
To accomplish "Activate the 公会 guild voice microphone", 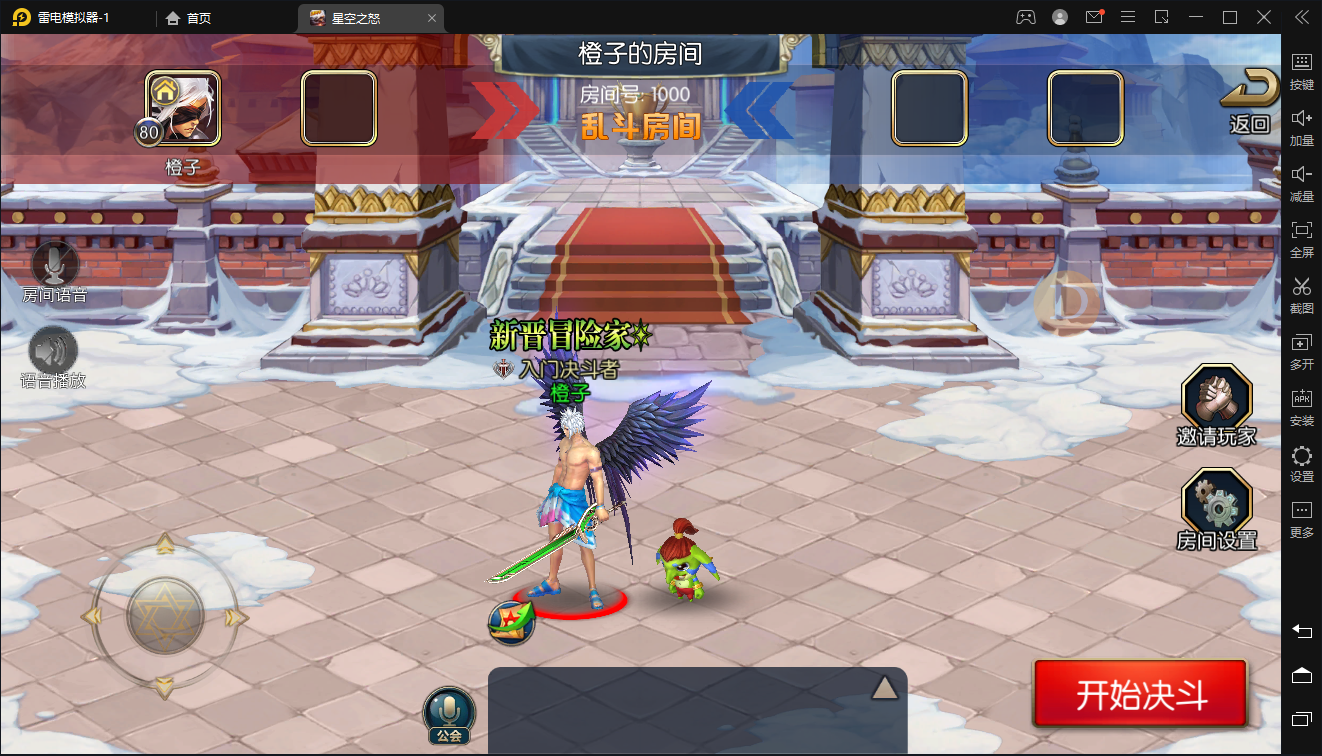I will tap(449, 713).
